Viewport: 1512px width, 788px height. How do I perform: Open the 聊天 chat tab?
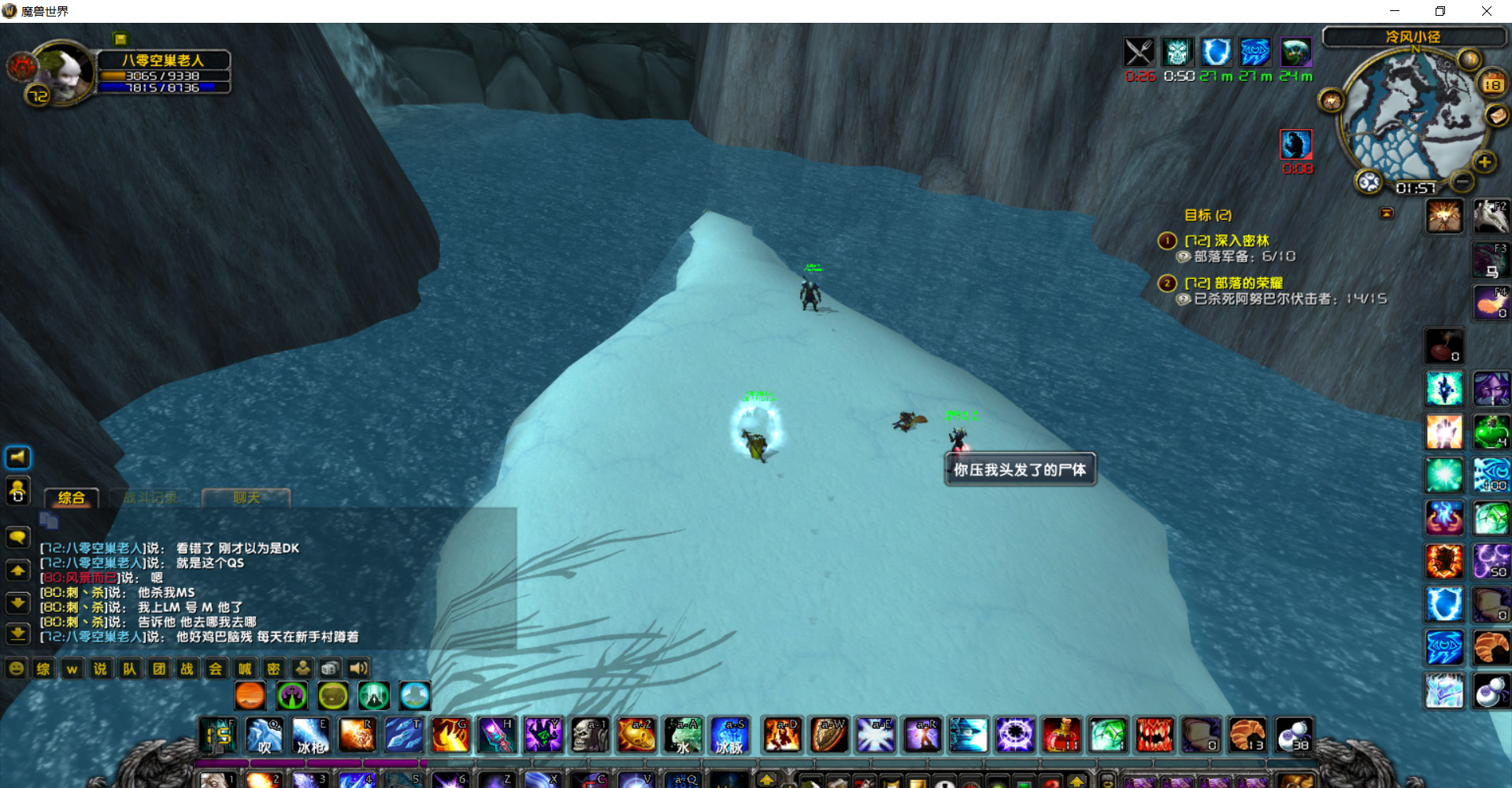click(246, 498)
